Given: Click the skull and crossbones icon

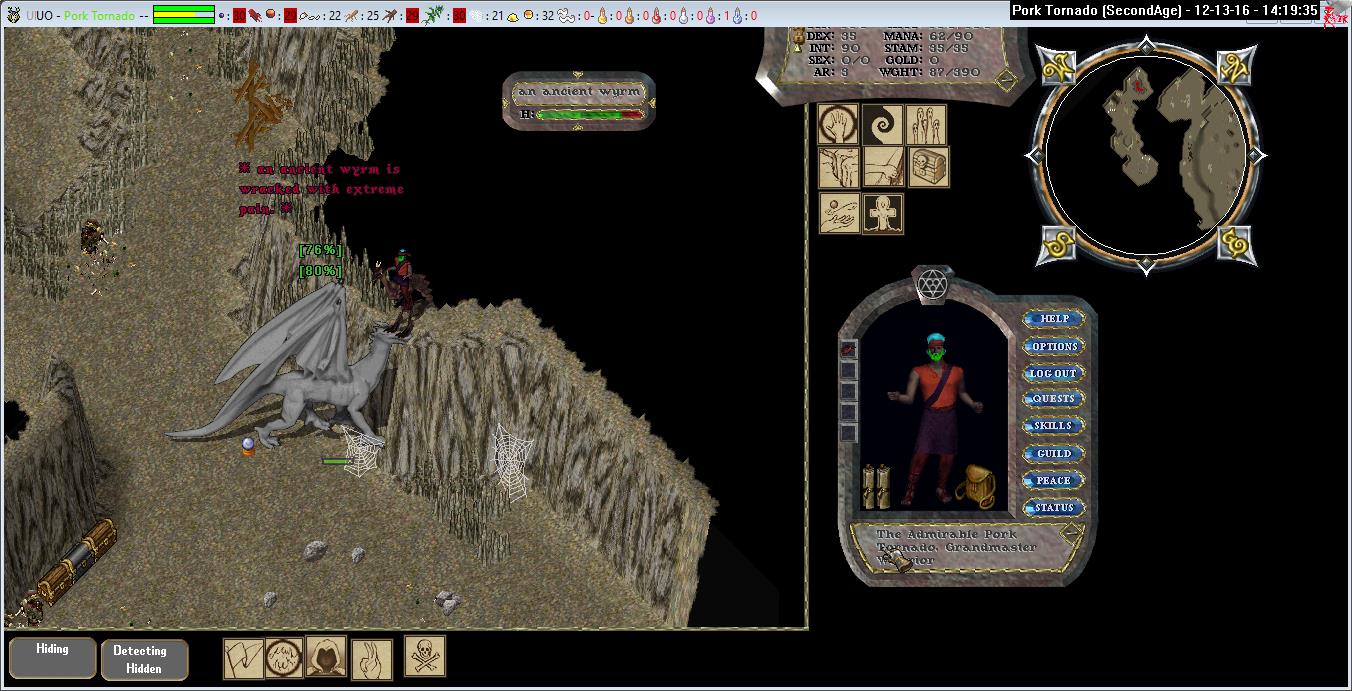Looking at the screenshot, I should click(425, 656).
